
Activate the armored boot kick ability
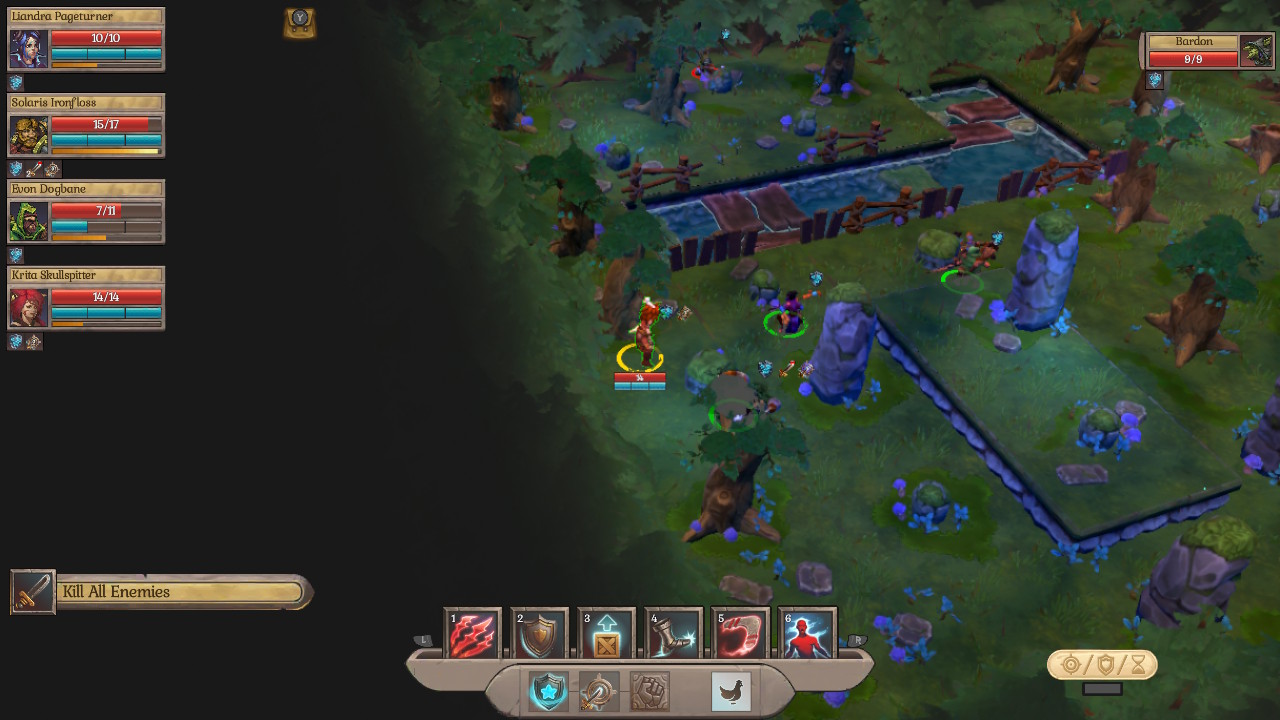click(x=673, y=634)
